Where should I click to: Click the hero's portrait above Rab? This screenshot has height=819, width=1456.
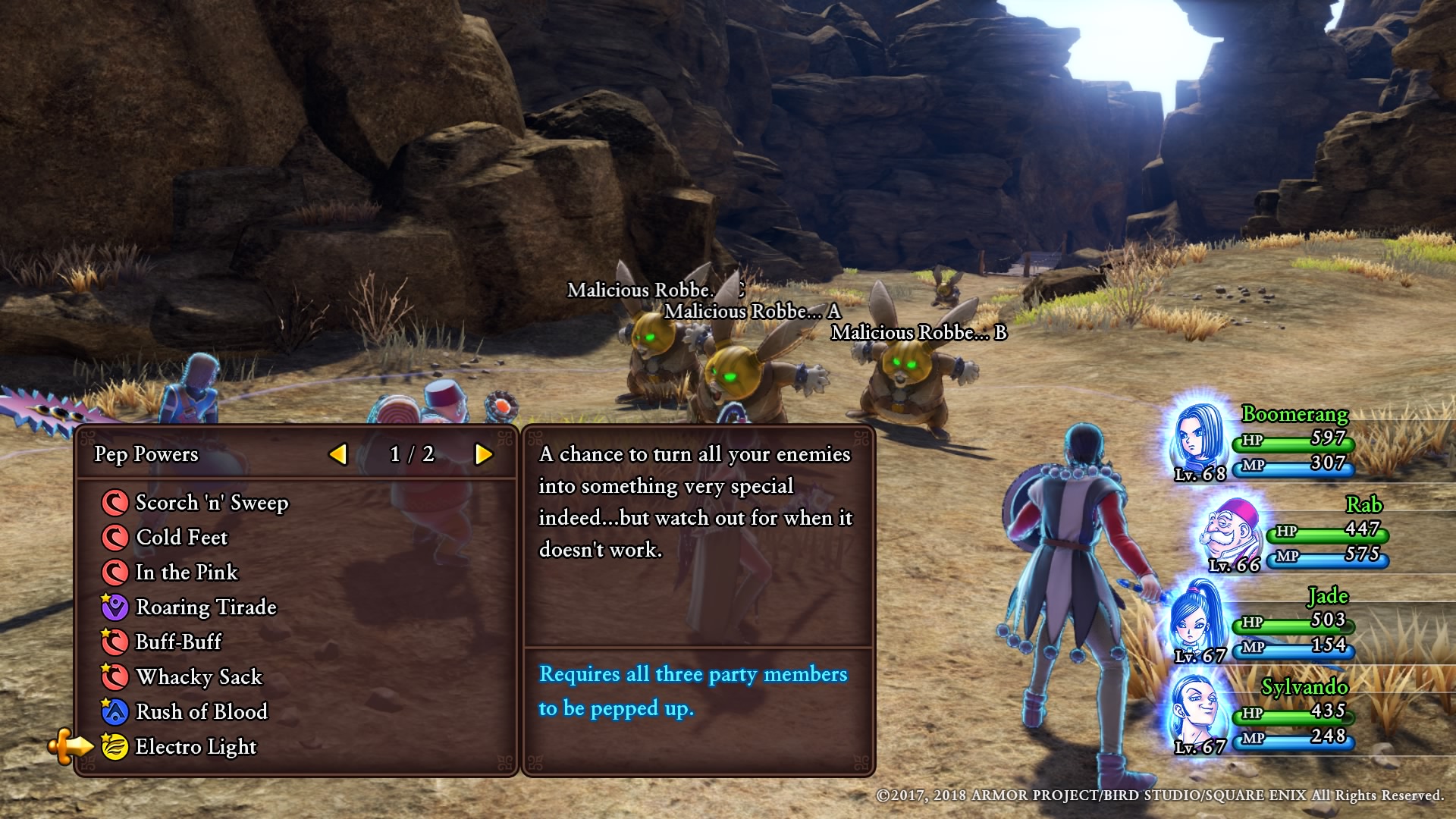pyautogui.click(x=1198, y=440)
